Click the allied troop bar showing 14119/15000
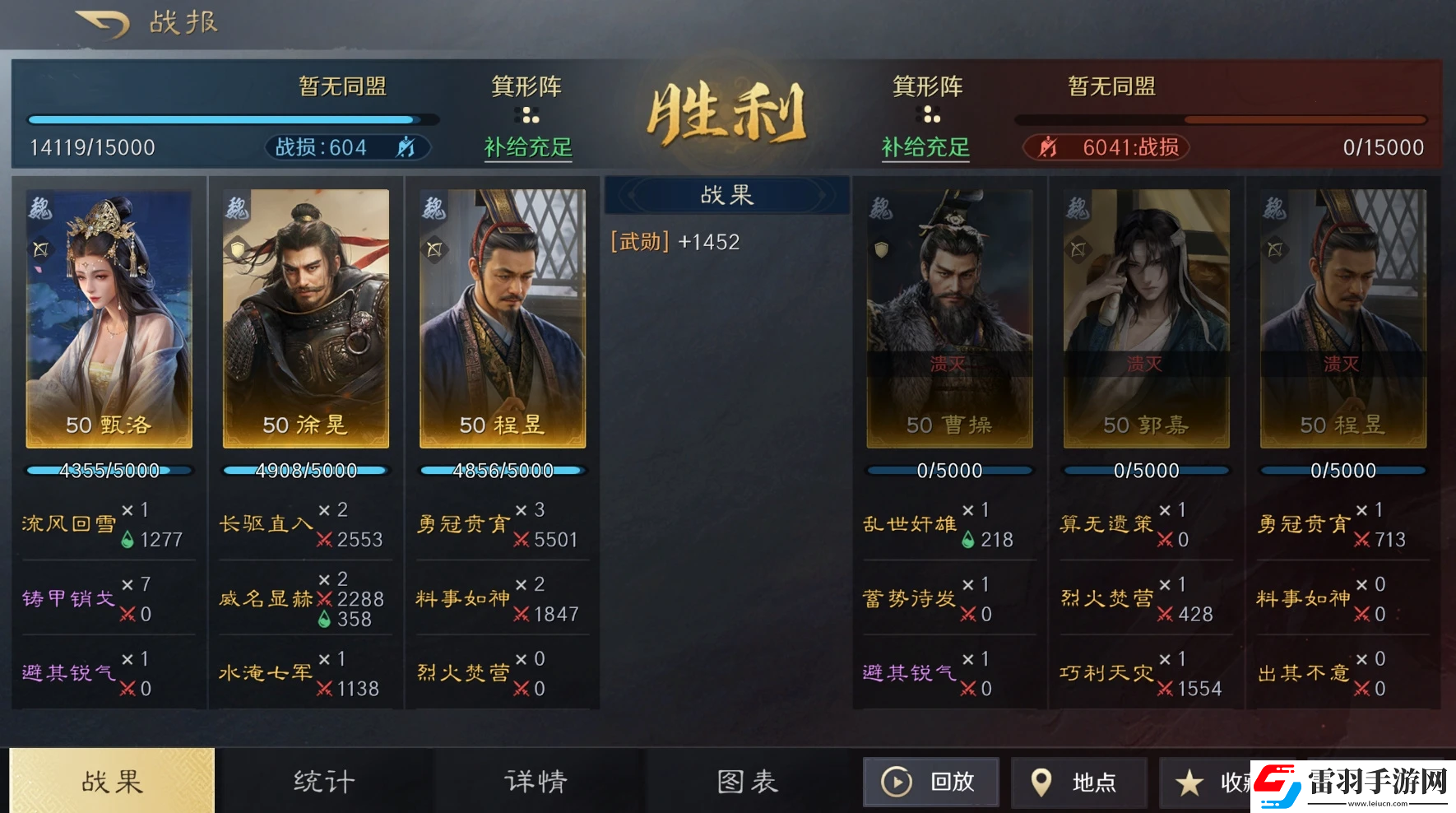Image resolution: width=1456 pixels, height=813 pixels. [x=234, y=119]
